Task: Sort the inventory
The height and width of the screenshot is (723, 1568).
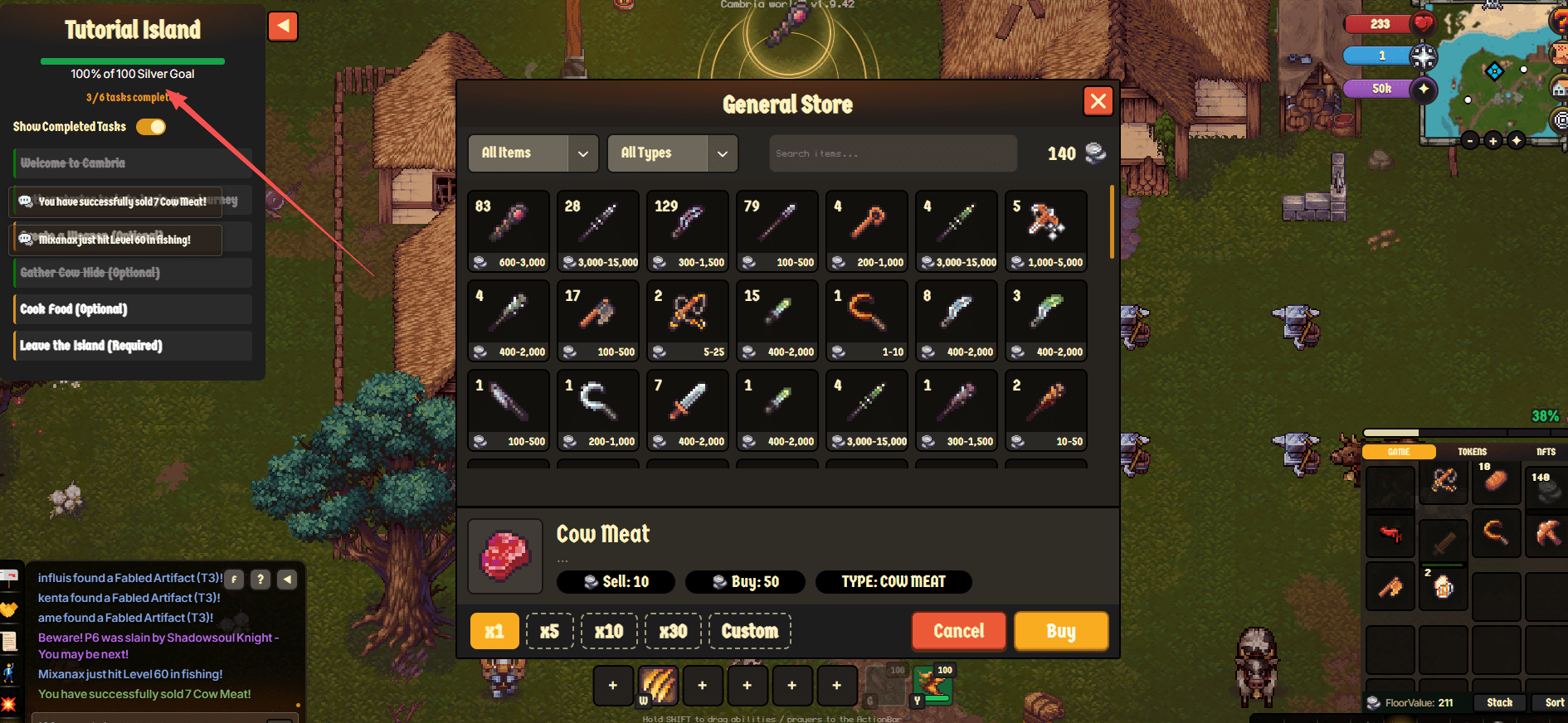Action: tap(1554, 702)
